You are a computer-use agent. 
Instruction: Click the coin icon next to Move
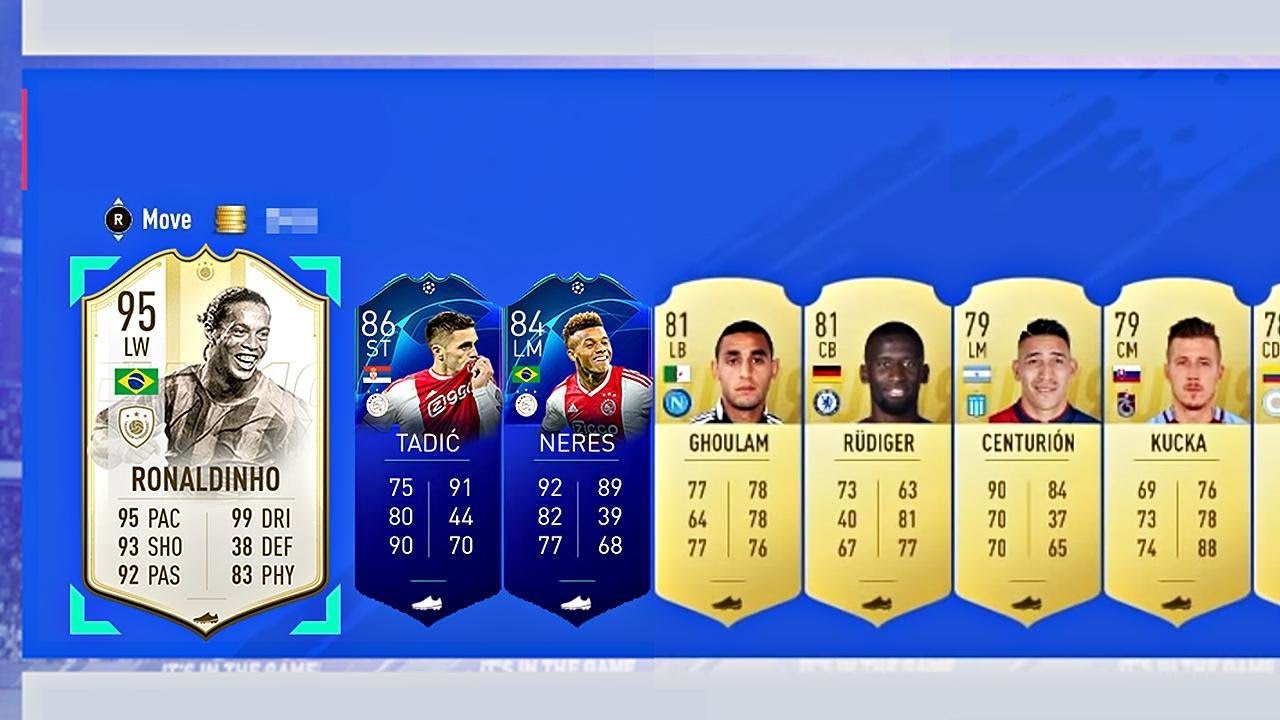(x=230, y=218)
